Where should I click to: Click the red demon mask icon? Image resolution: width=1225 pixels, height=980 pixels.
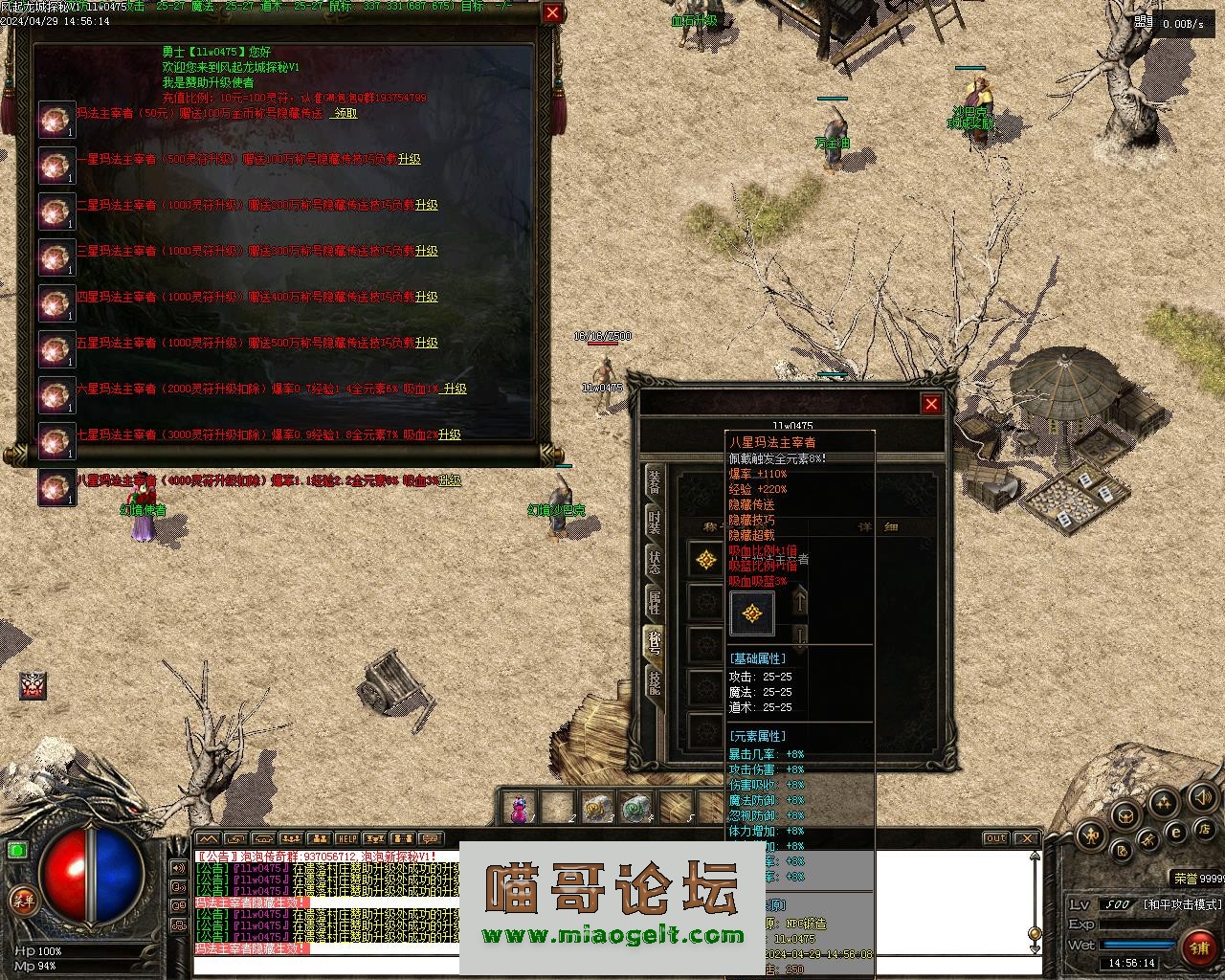(x=33, y=685)
